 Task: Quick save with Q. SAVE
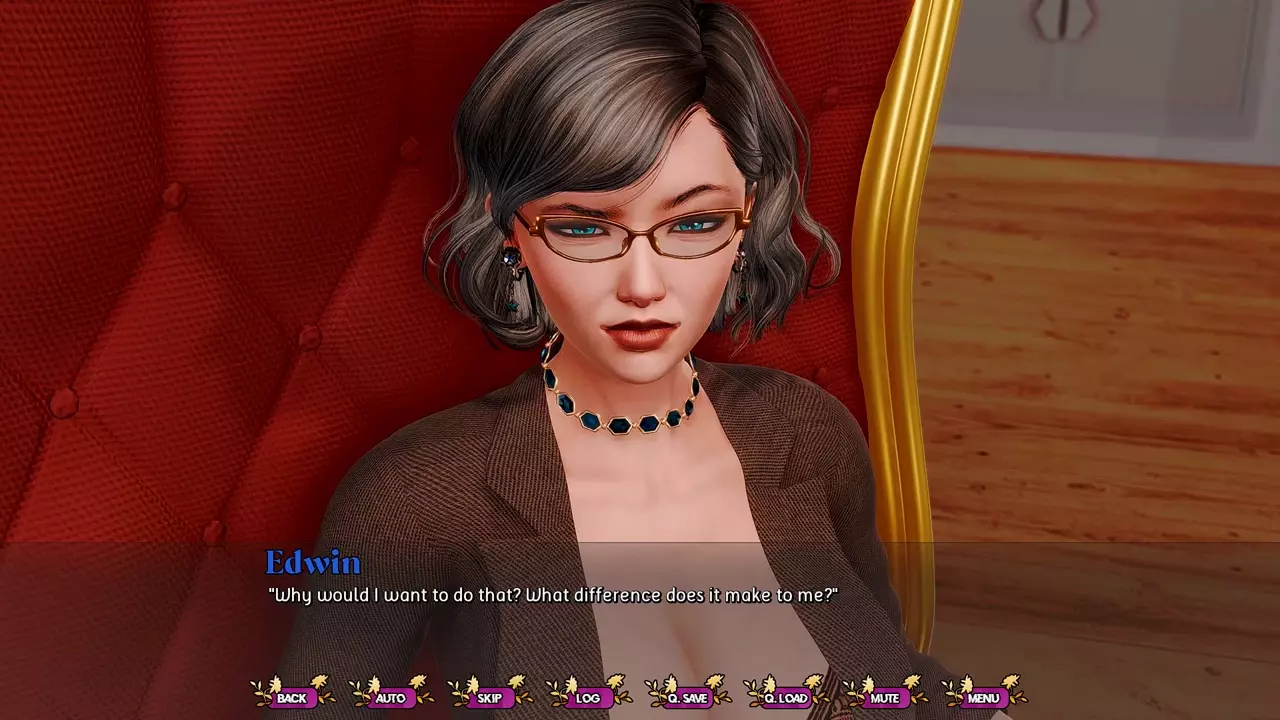coord(687,697)
